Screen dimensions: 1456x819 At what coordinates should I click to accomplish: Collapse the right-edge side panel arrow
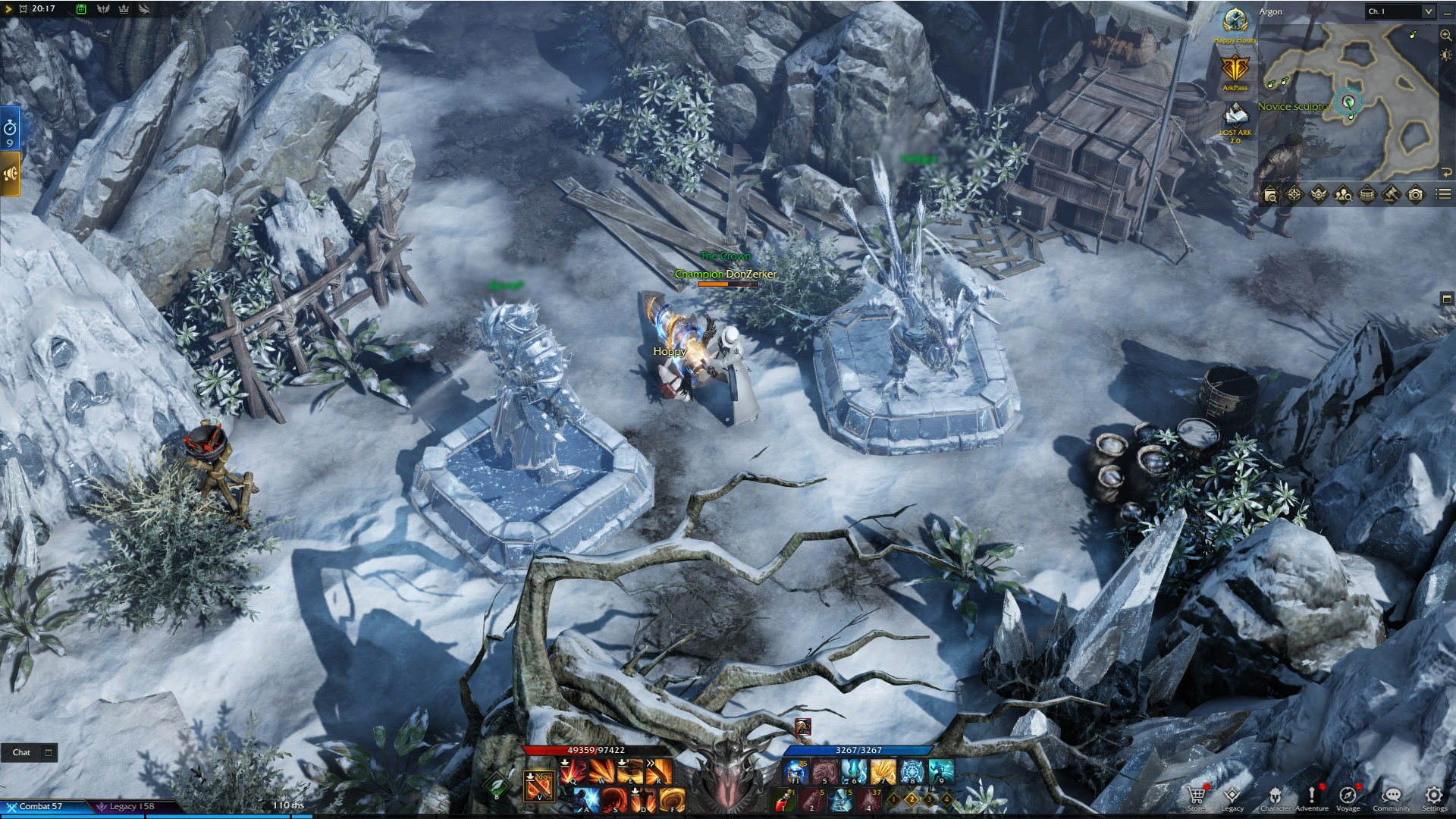pos(1447,298)
